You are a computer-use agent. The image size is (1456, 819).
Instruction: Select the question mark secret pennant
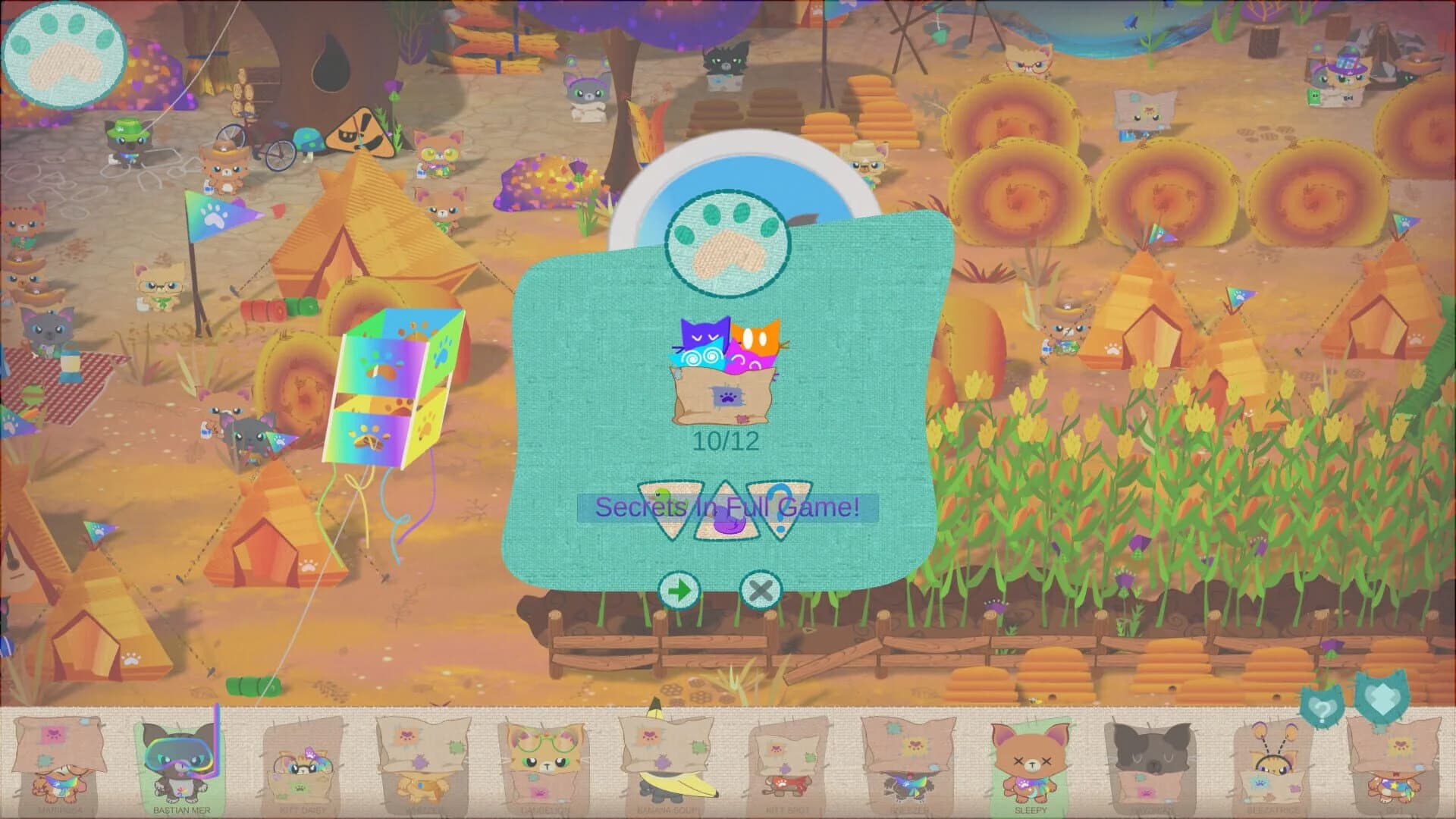(x=780, y=504)
